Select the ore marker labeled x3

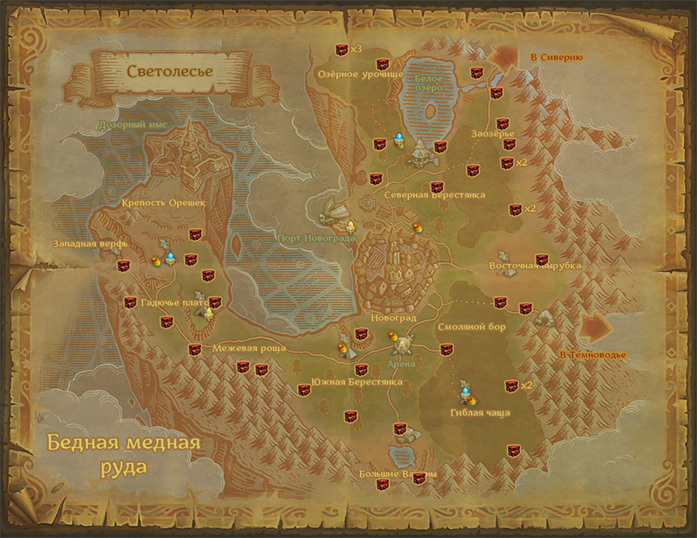342,49
